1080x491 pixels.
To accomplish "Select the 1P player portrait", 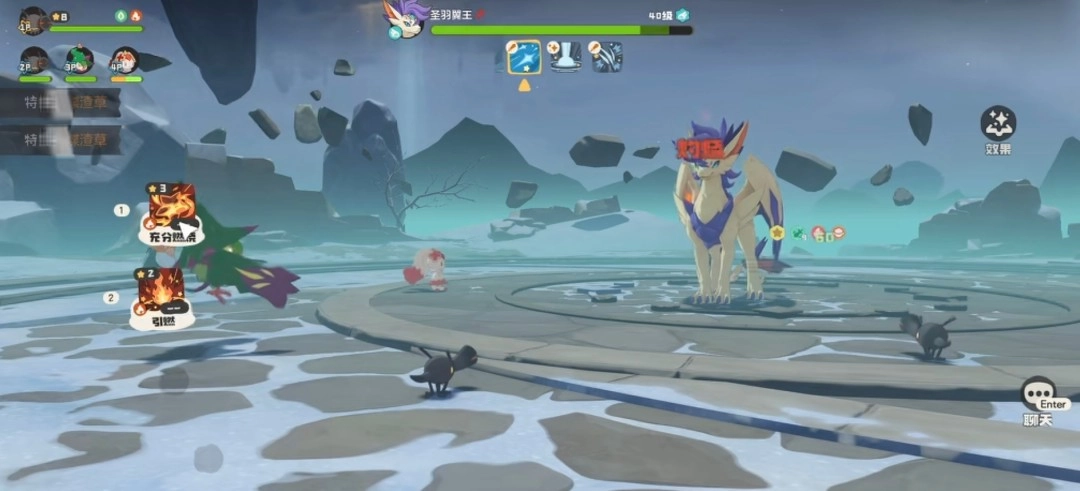I will click(x=33, y=20).
